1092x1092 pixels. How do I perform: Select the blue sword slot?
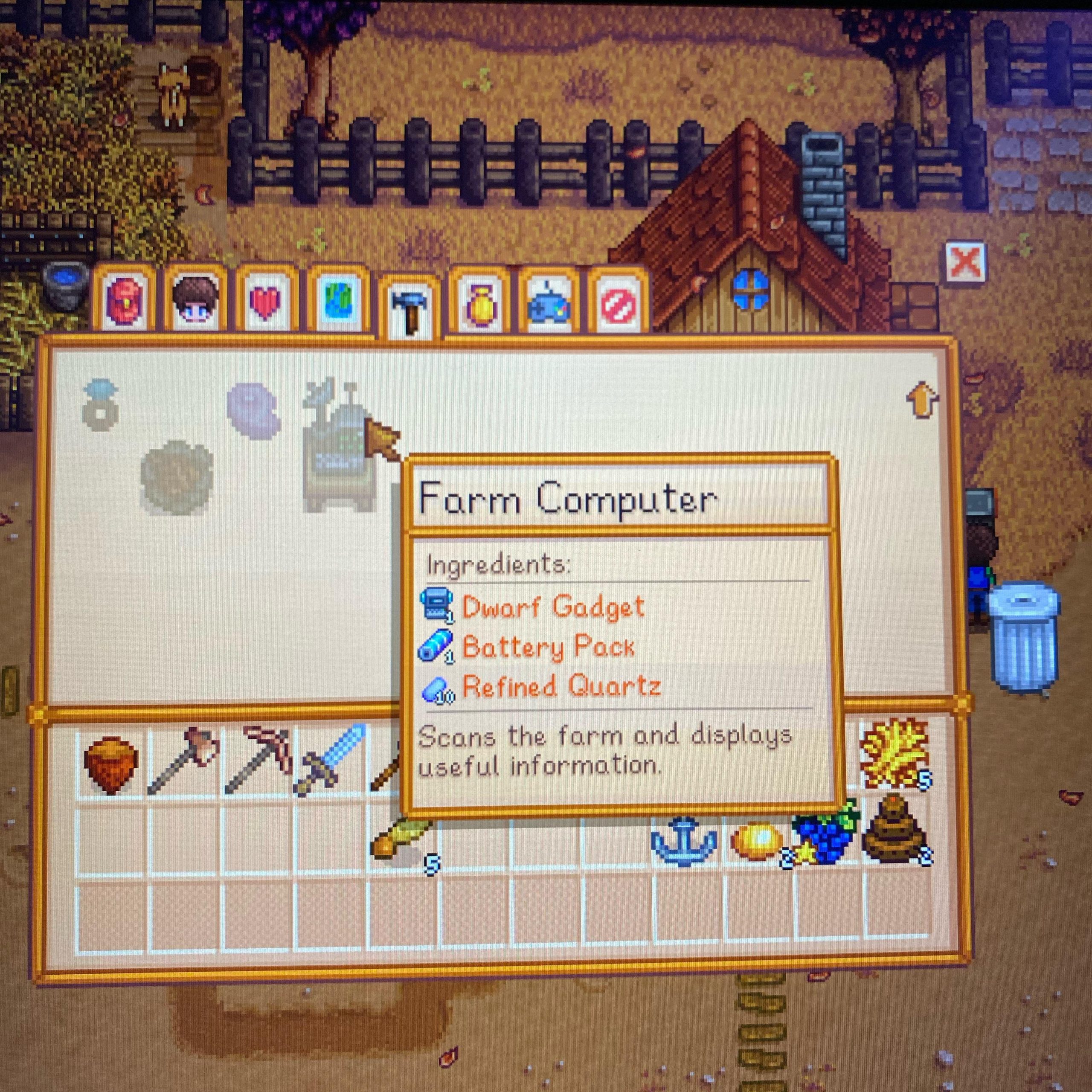coord(329,761)
